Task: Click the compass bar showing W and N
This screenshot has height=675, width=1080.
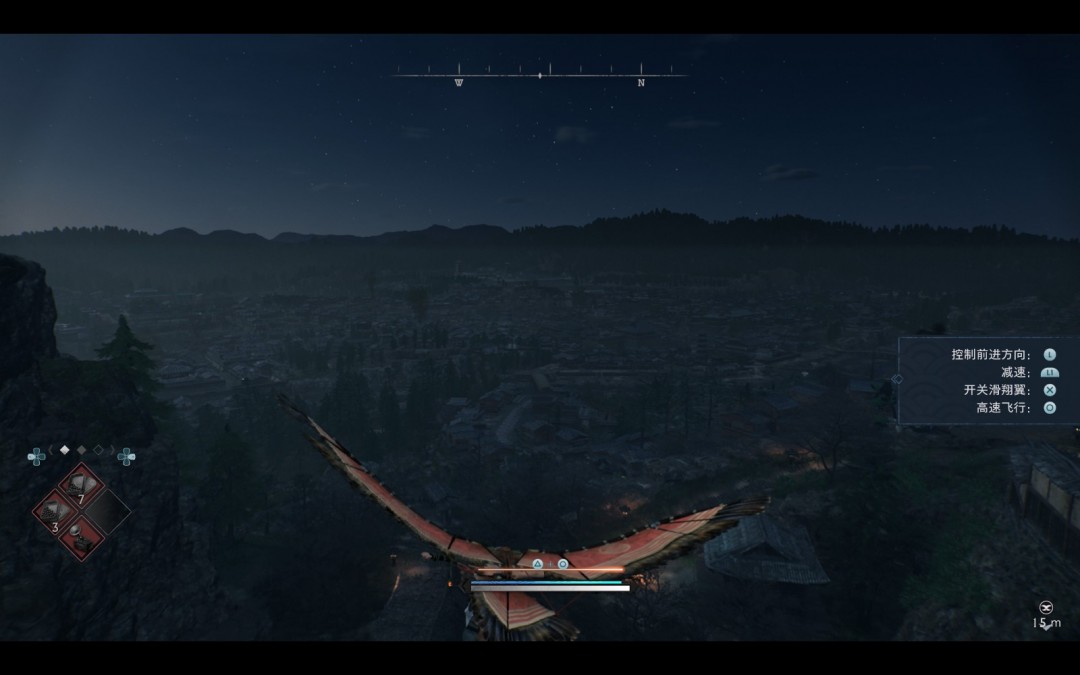Action: pos(540,75)
